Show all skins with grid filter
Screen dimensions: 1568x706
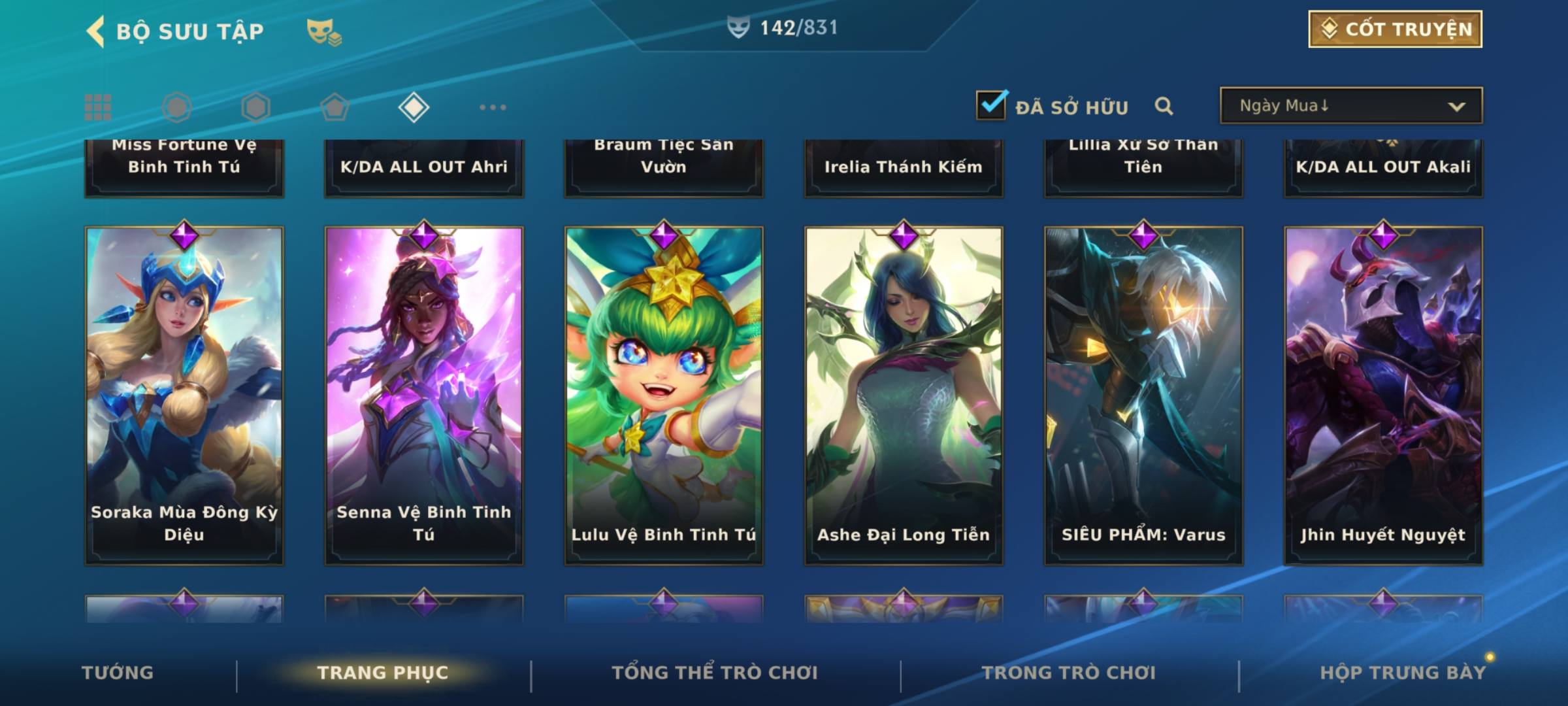[x=98, y=107]
